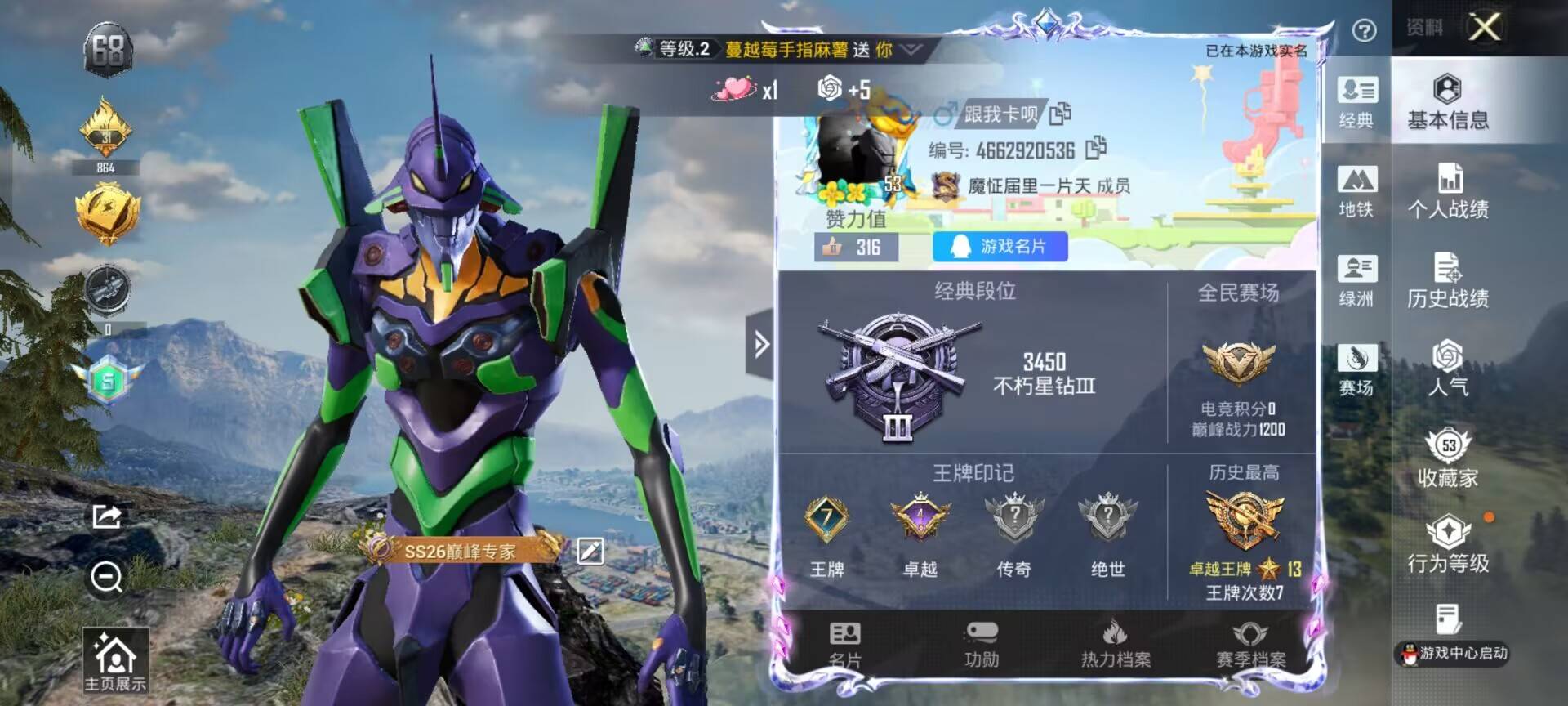Close the profile screen with the X
The image size is (1568, 706).
[1485, 27]
